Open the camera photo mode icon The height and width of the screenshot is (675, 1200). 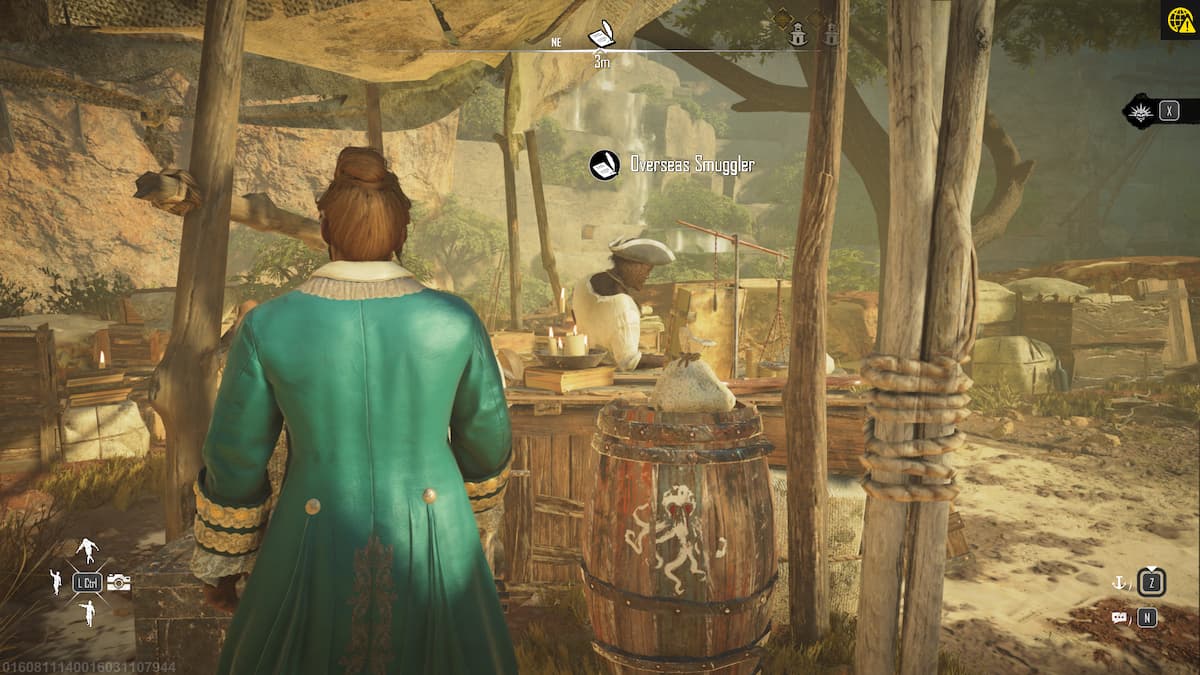point(119,582)
